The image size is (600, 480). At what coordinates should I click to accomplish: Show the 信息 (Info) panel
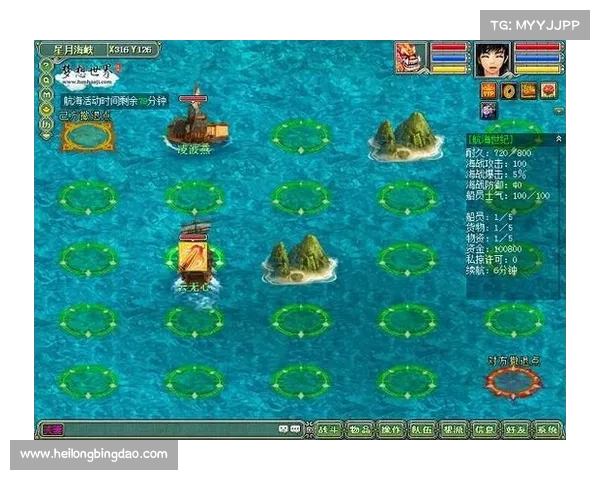(484, 430)
